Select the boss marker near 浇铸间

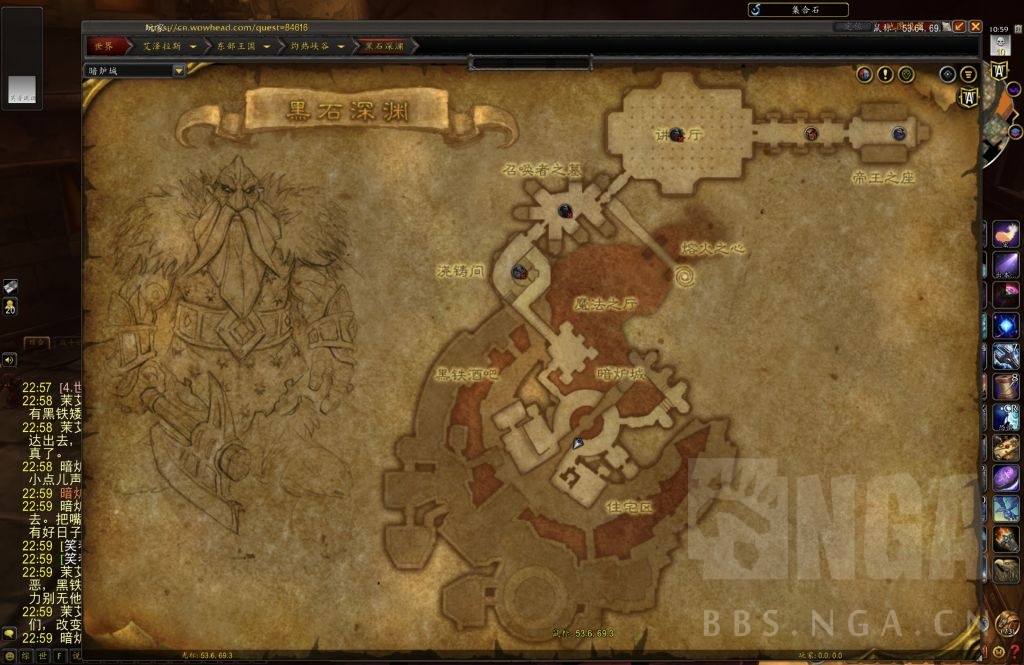(519, 271)
